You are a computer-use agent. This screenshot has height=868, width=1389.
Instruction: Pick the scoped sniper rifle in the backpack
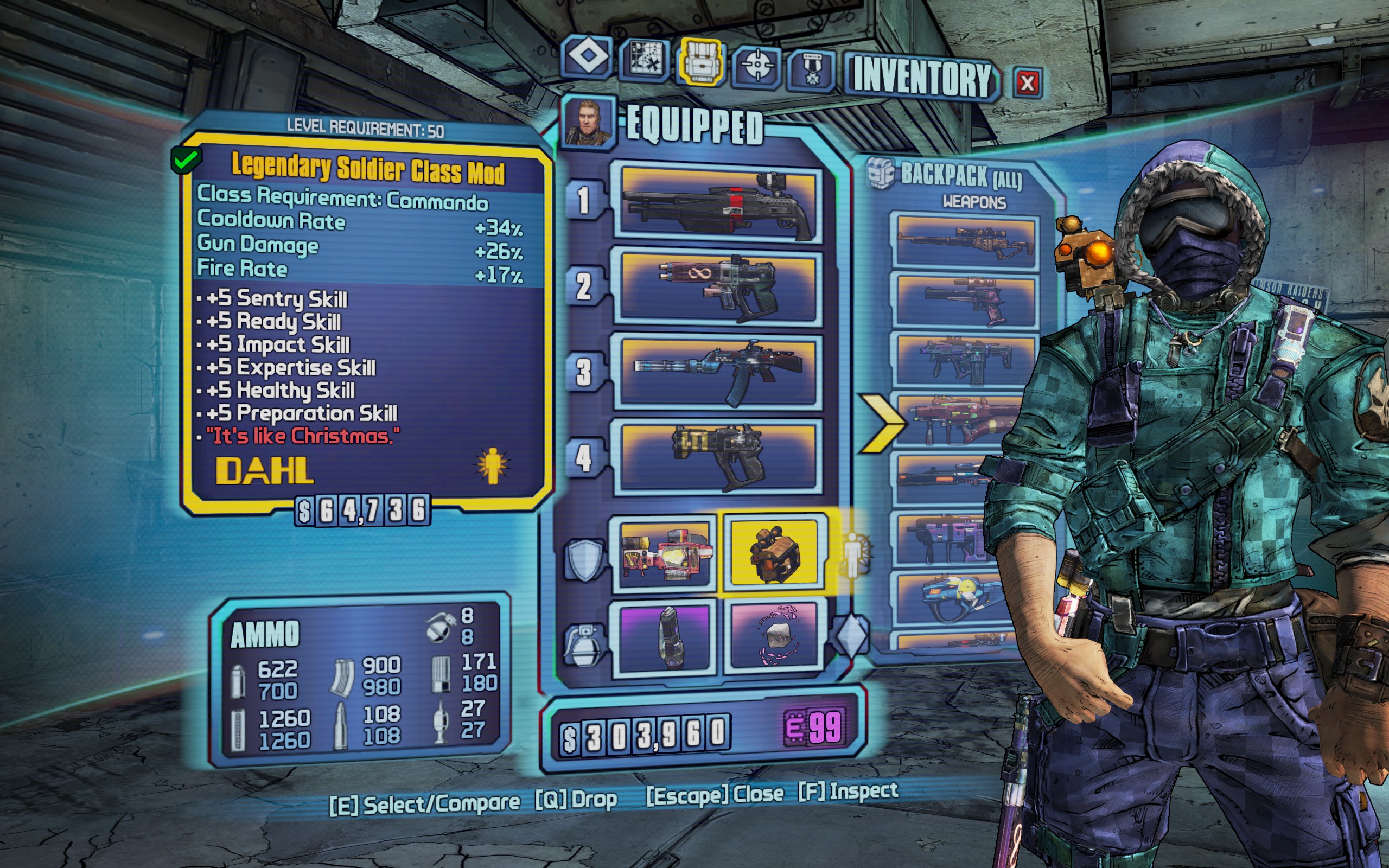964,241
